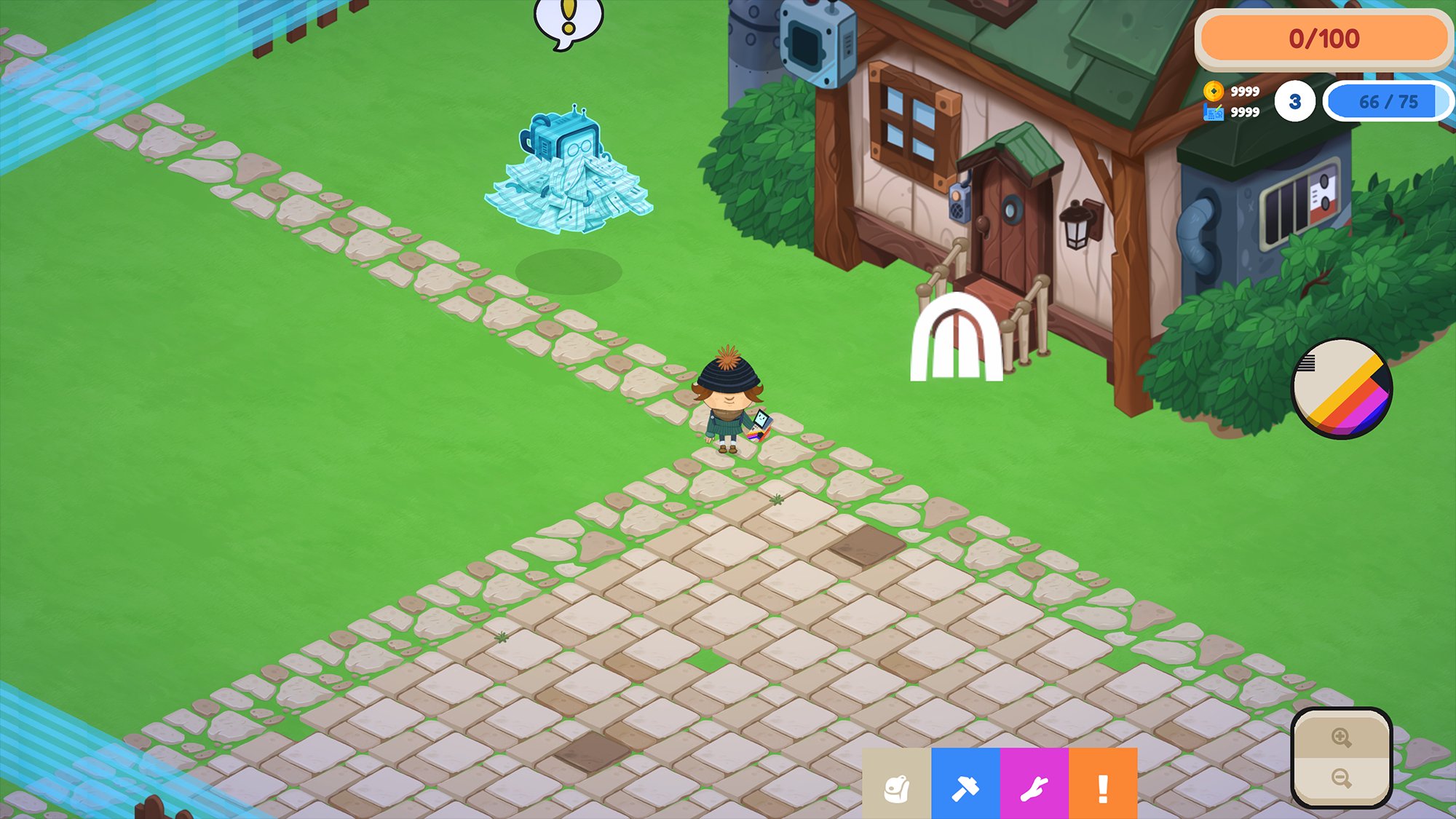
Task: Click the 9999 coin counter text
Action: [x=1245, y=91]
